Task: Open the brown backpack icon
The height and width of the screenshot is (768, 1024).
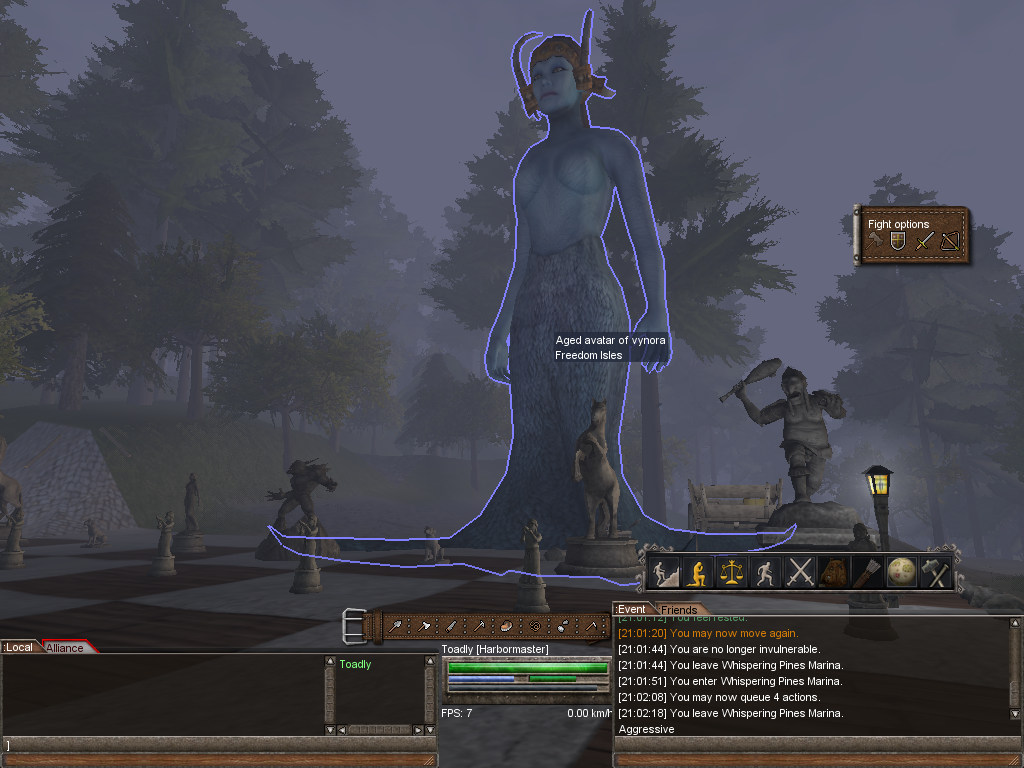Action: tap(834, 573)
